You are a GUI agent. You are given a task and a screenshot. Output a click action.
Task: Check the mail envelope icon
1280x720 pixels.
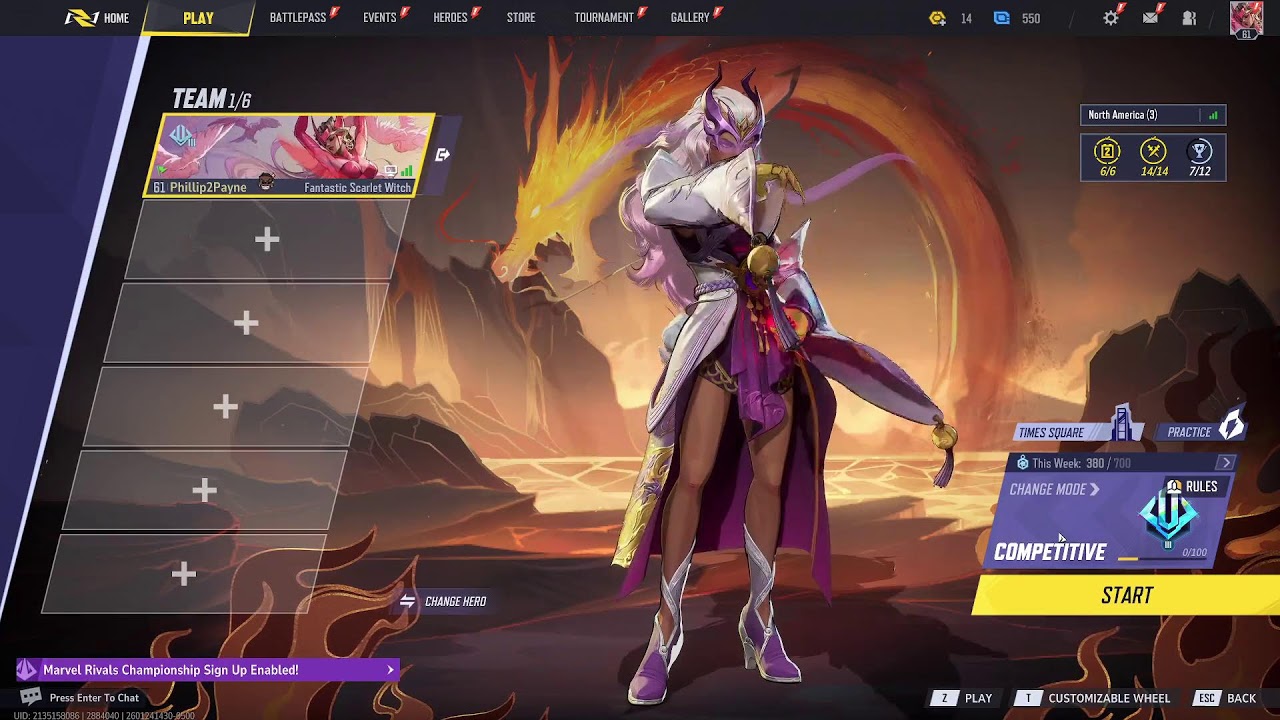1150,18
